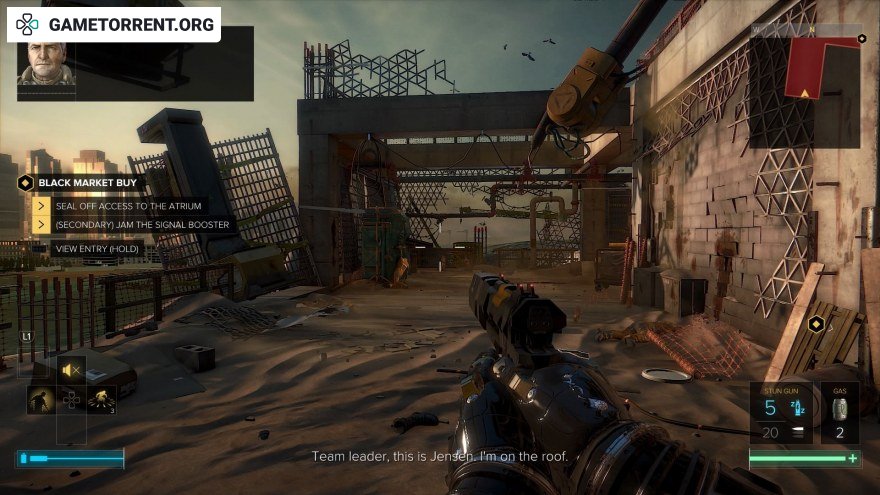The image size is (880, 495).
Task: Activate the landing shockwave augmentation icon
Action: click(x=101, y=400)
